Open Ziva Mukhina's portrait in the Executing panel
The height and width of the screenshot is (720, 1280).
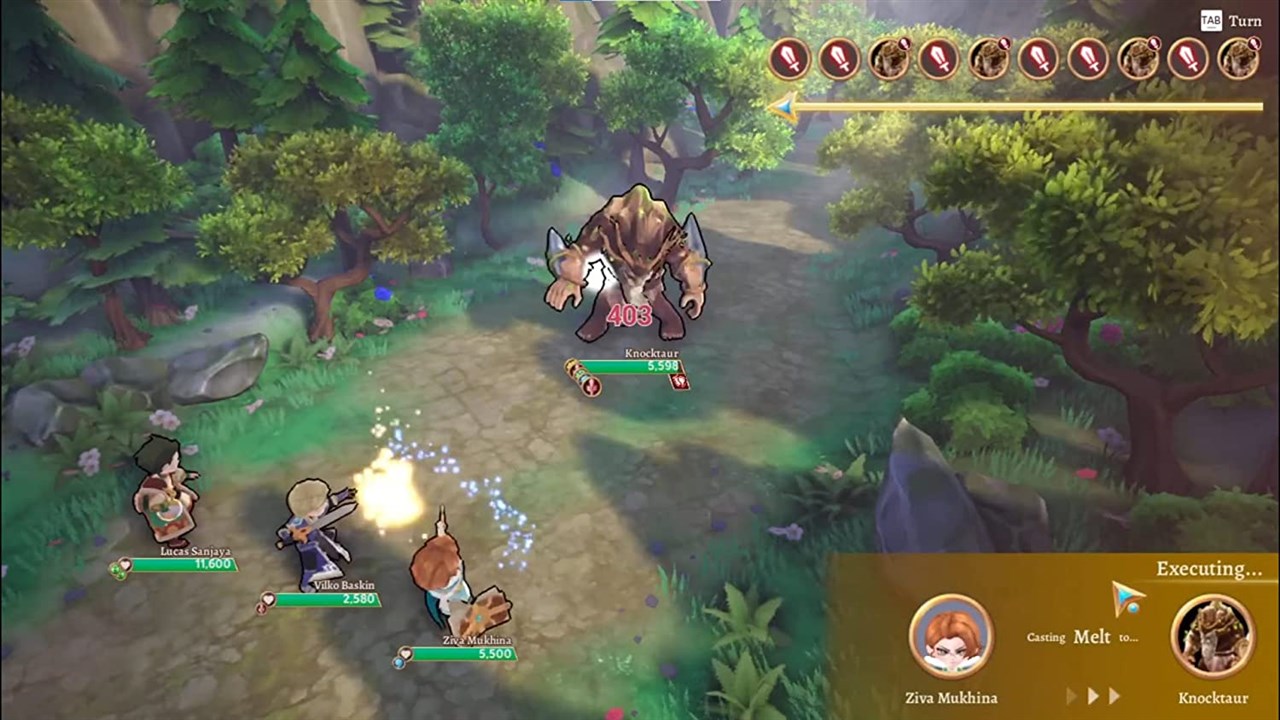pos(950,633)
